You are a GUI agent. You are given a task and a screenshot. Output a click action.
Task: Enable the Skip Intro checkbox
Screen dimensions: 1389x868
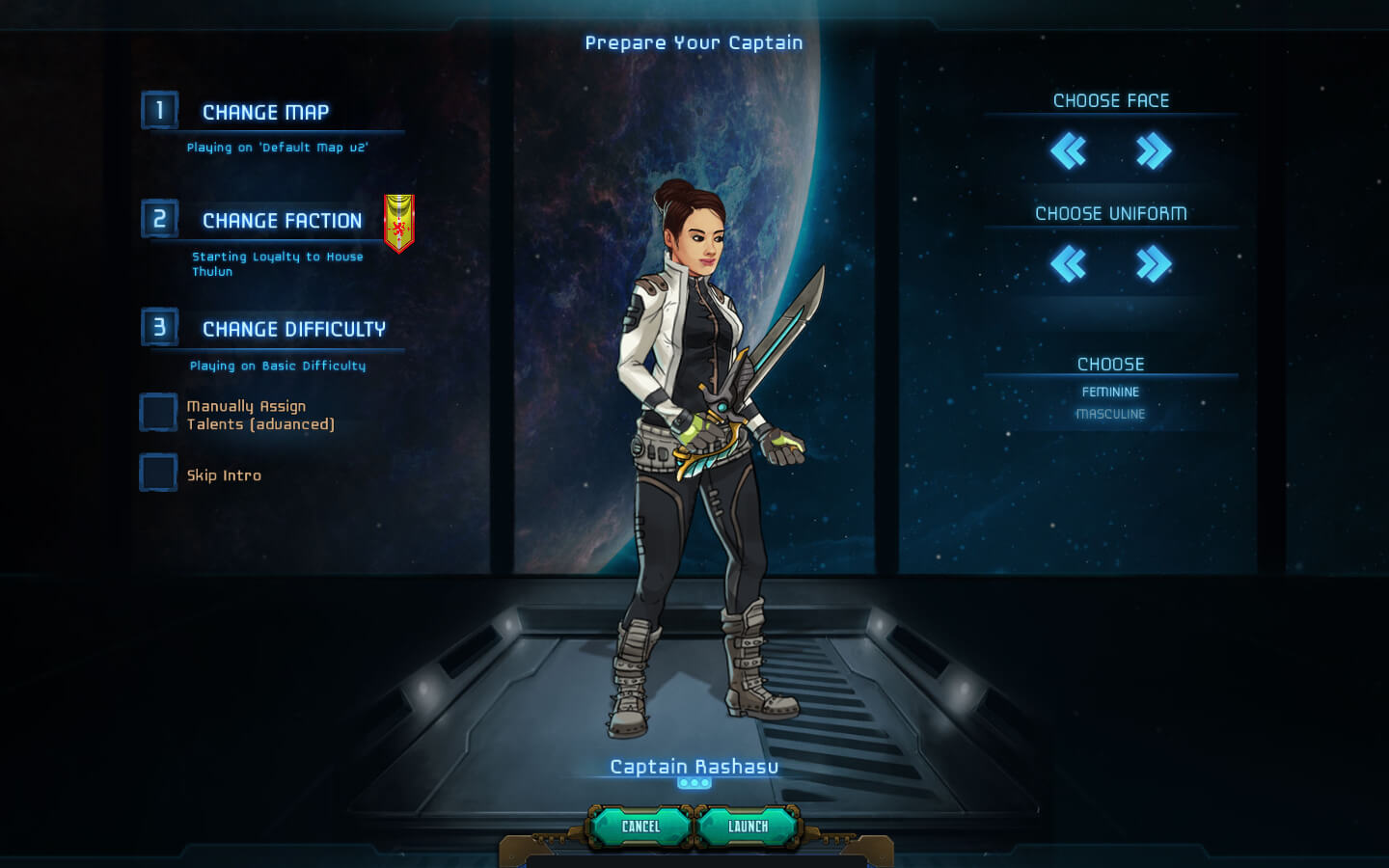coord(159,473)
